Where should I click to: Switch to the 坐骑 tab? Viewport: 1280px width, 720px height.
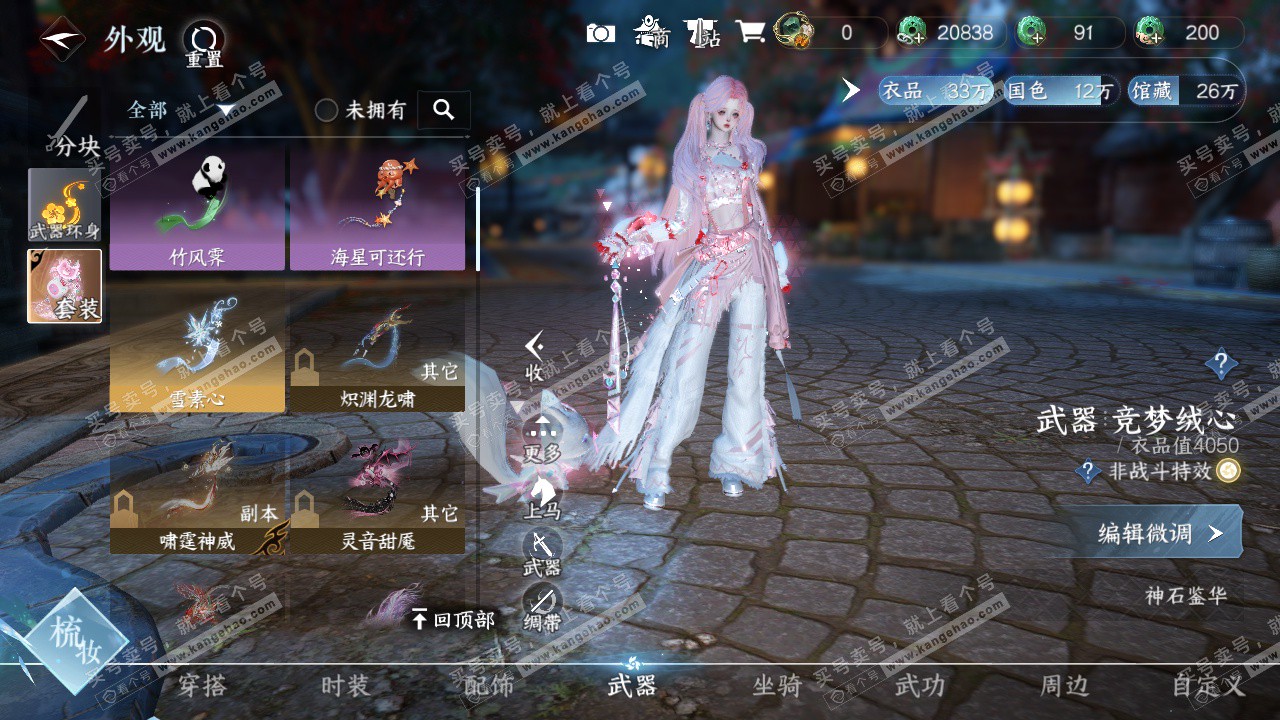[777, 685]
